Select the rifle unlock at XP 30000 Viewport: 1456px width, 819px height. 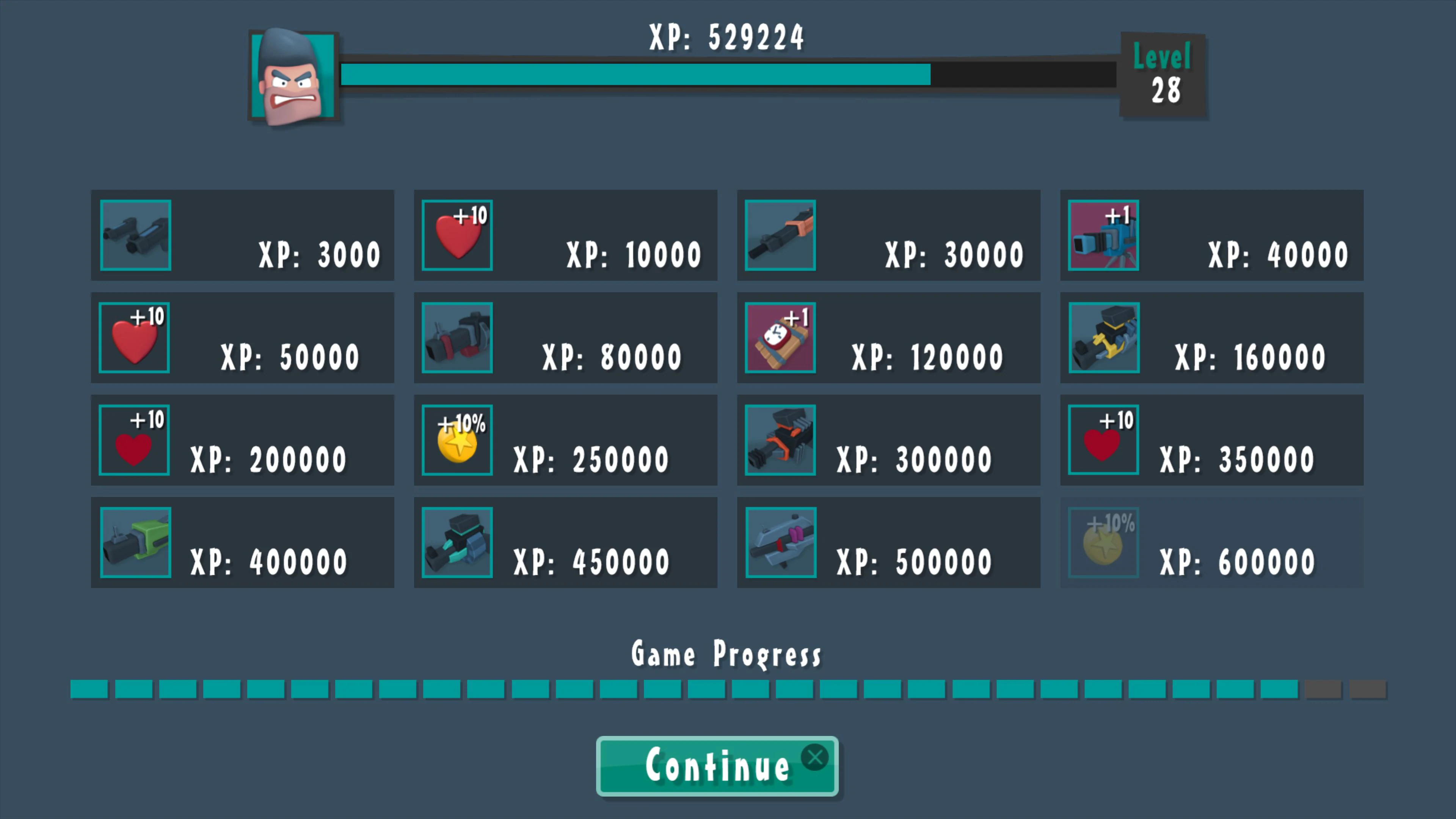click(x=780, y=235)
